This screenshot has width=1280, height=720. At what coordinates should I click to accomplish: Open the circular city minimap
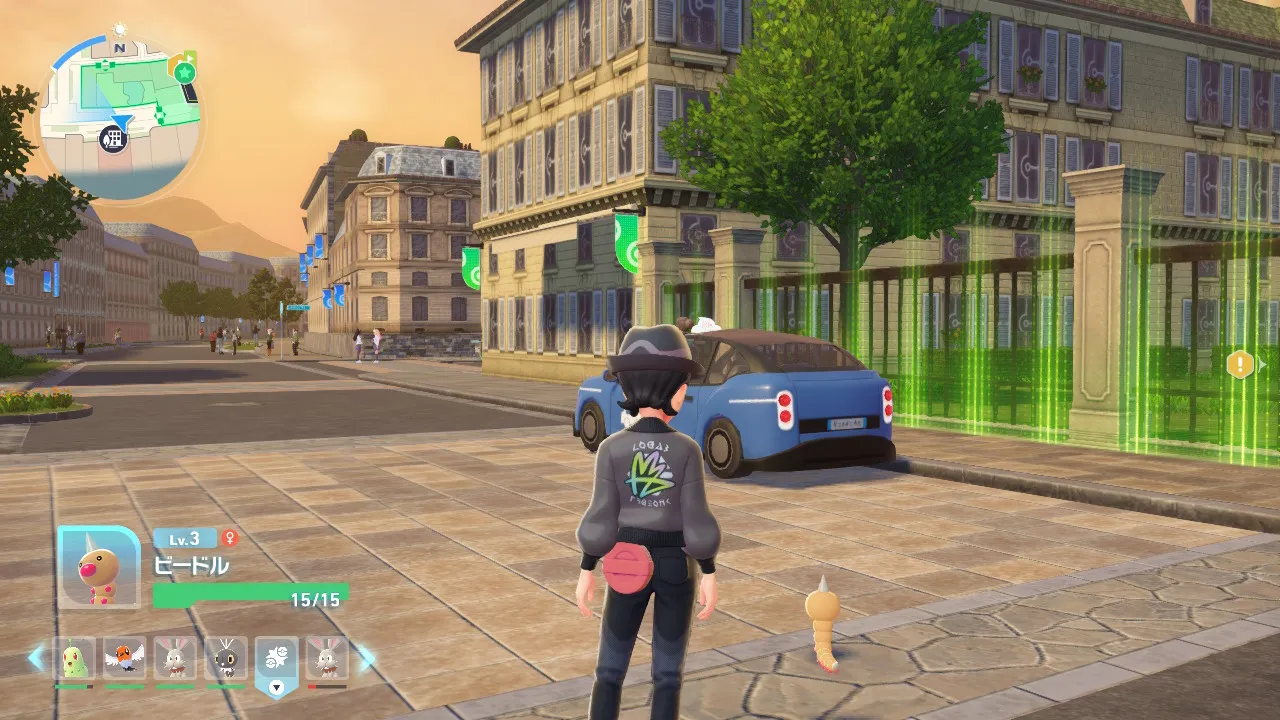coord(120,118)
